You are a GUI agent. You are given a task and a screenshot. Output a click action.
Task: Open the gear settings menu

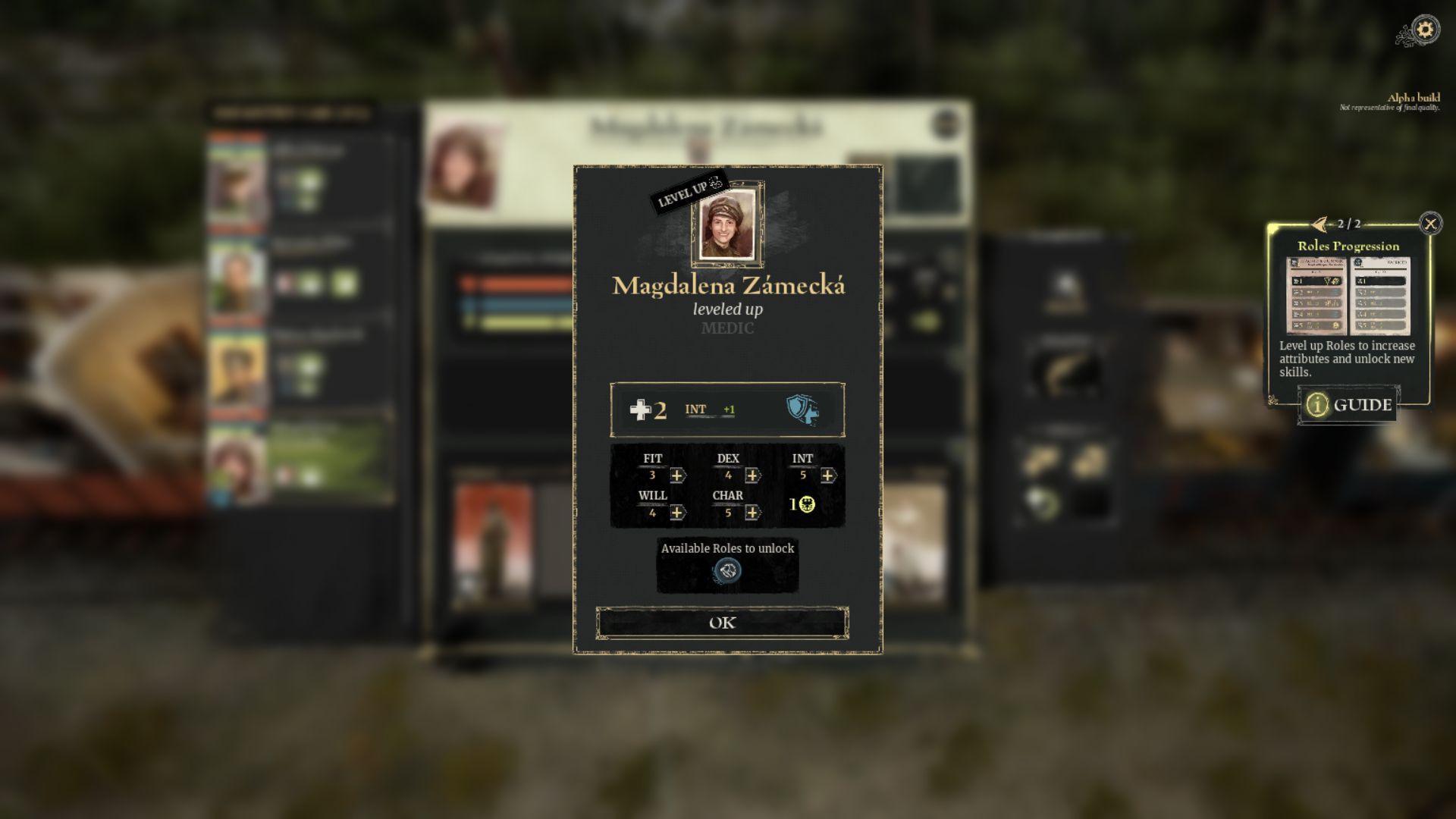coord(1426,30)
